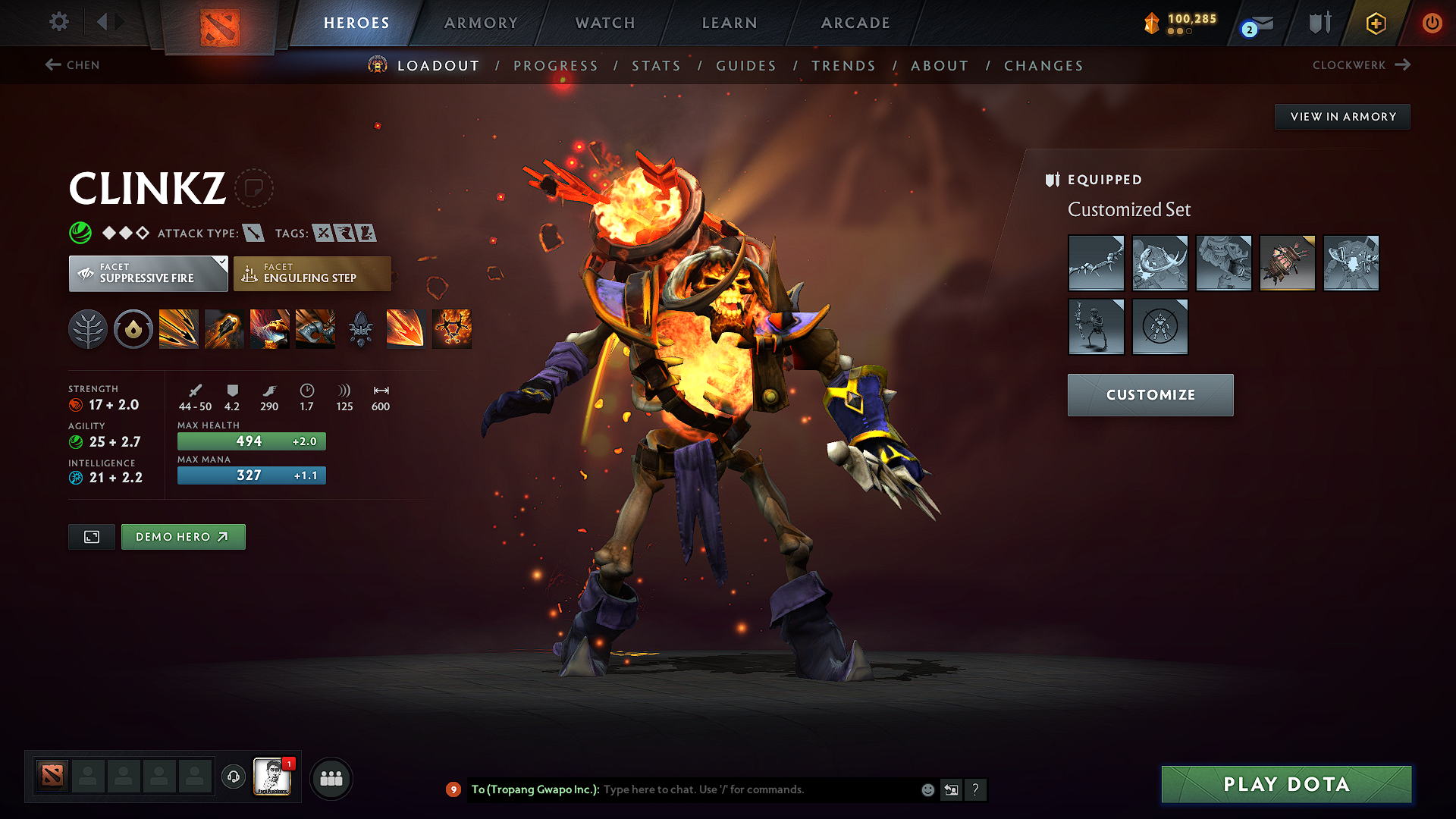The width and height of the screenshot is (1456, 819).
Task: Select the Engulfing Step facet
Action: pos(312,273)
